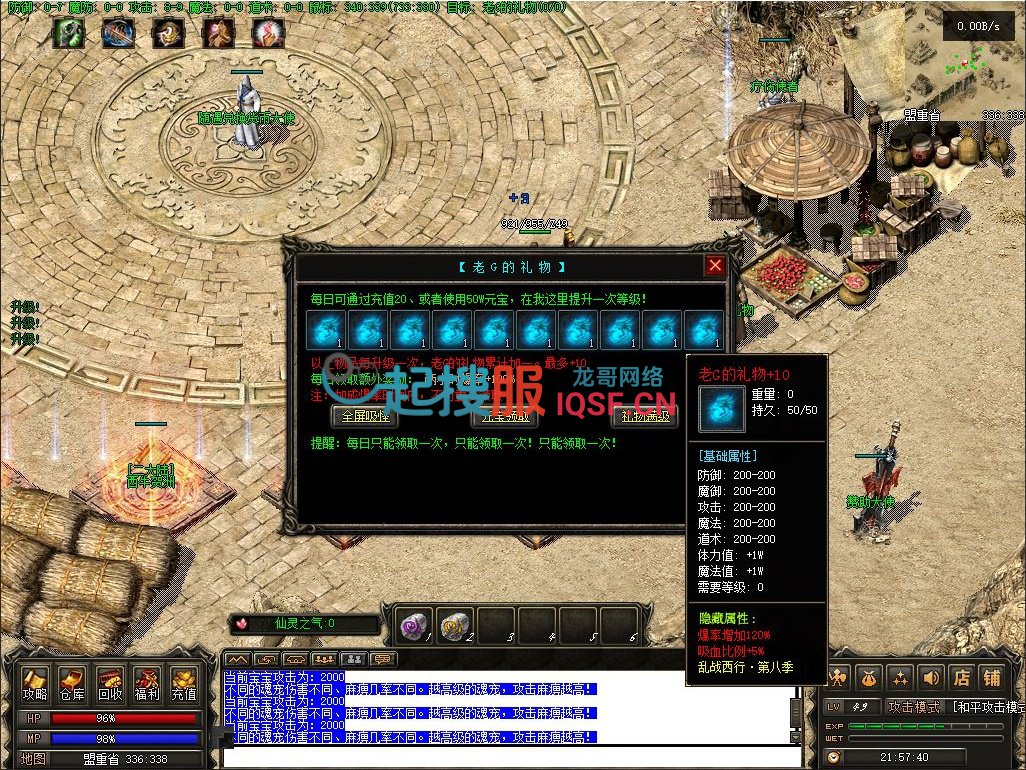Select the purple stone in hotbar slot 1

pos(414,625)
